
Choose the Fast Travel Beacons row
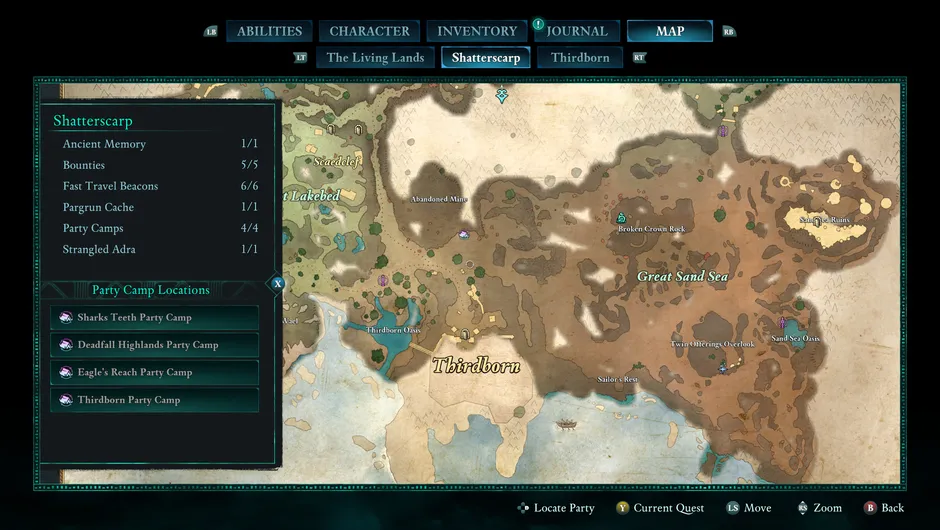(160, 186)
